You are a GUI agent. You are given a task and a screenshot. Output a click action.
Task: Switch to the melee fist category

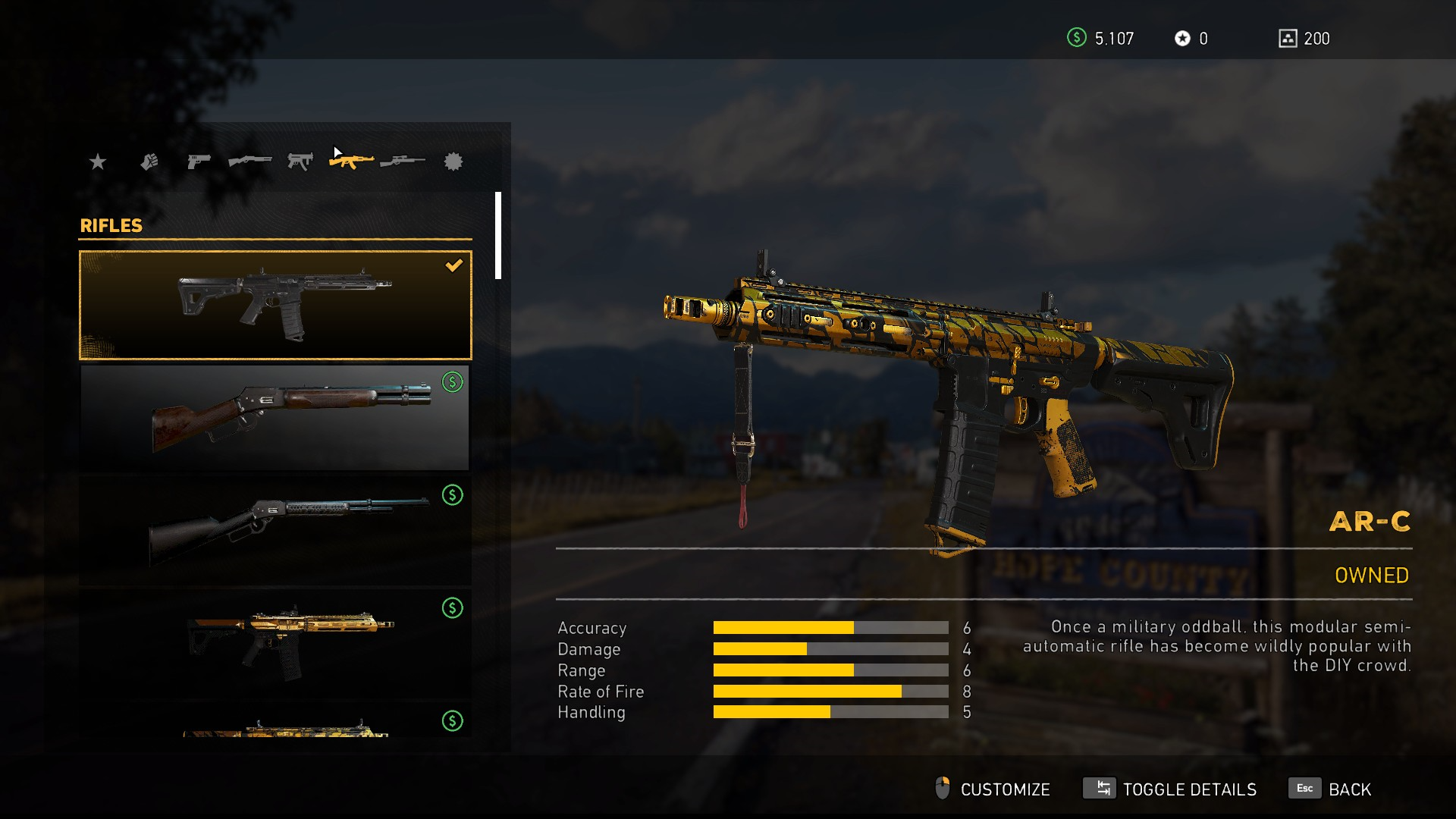[149, 162]
